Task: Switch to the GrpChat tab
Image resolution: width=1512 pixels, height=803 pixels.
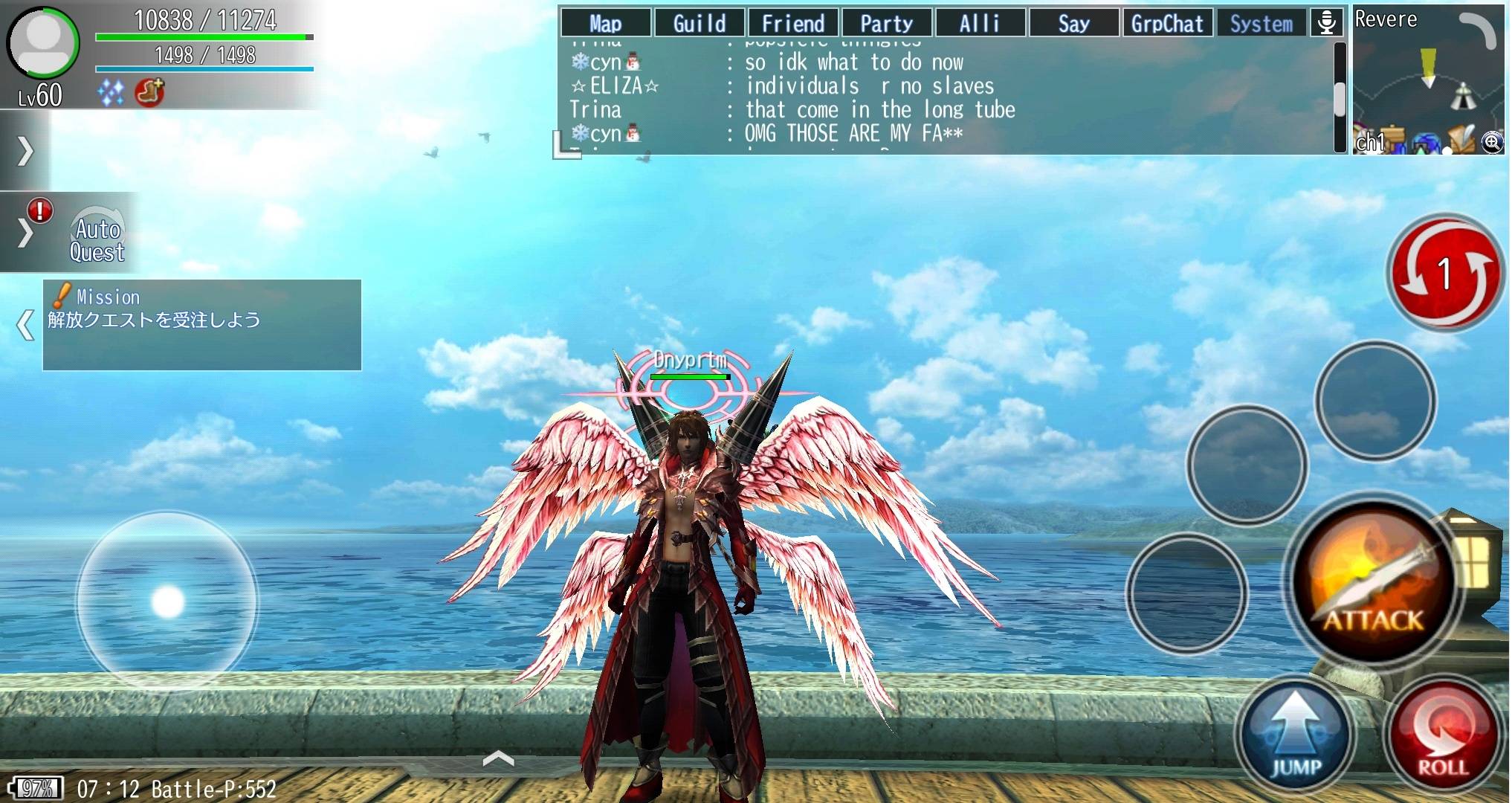Action: (1167, 23)
